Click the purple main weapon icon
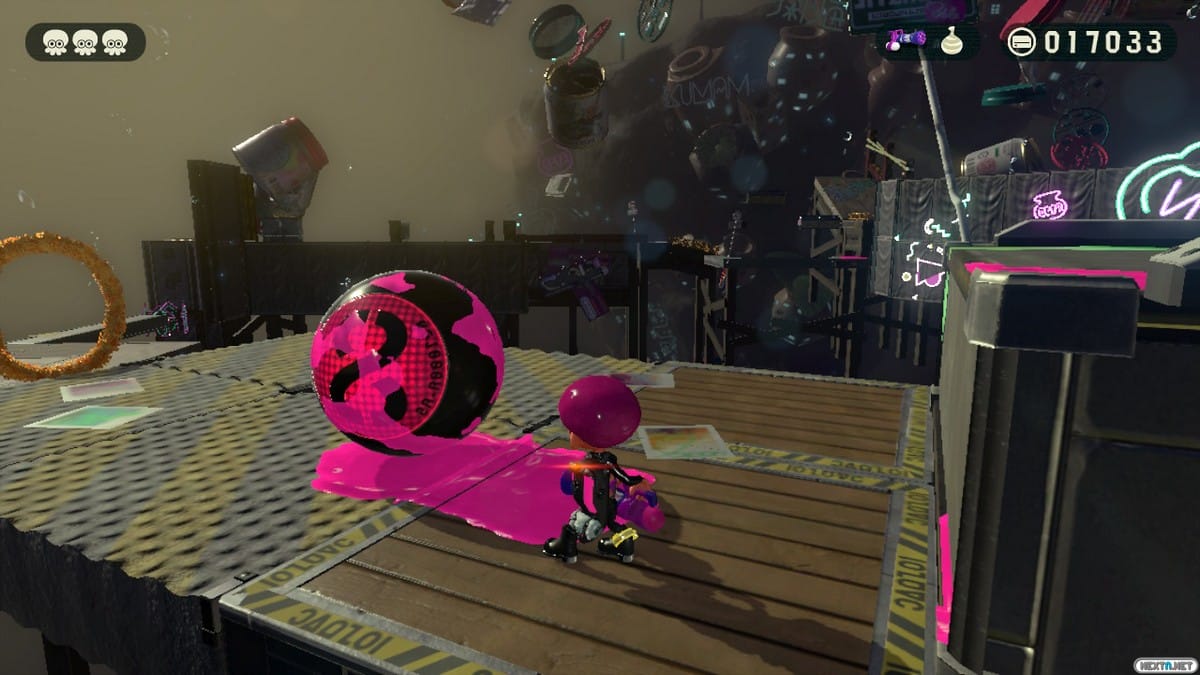 [x=906, y=40]
